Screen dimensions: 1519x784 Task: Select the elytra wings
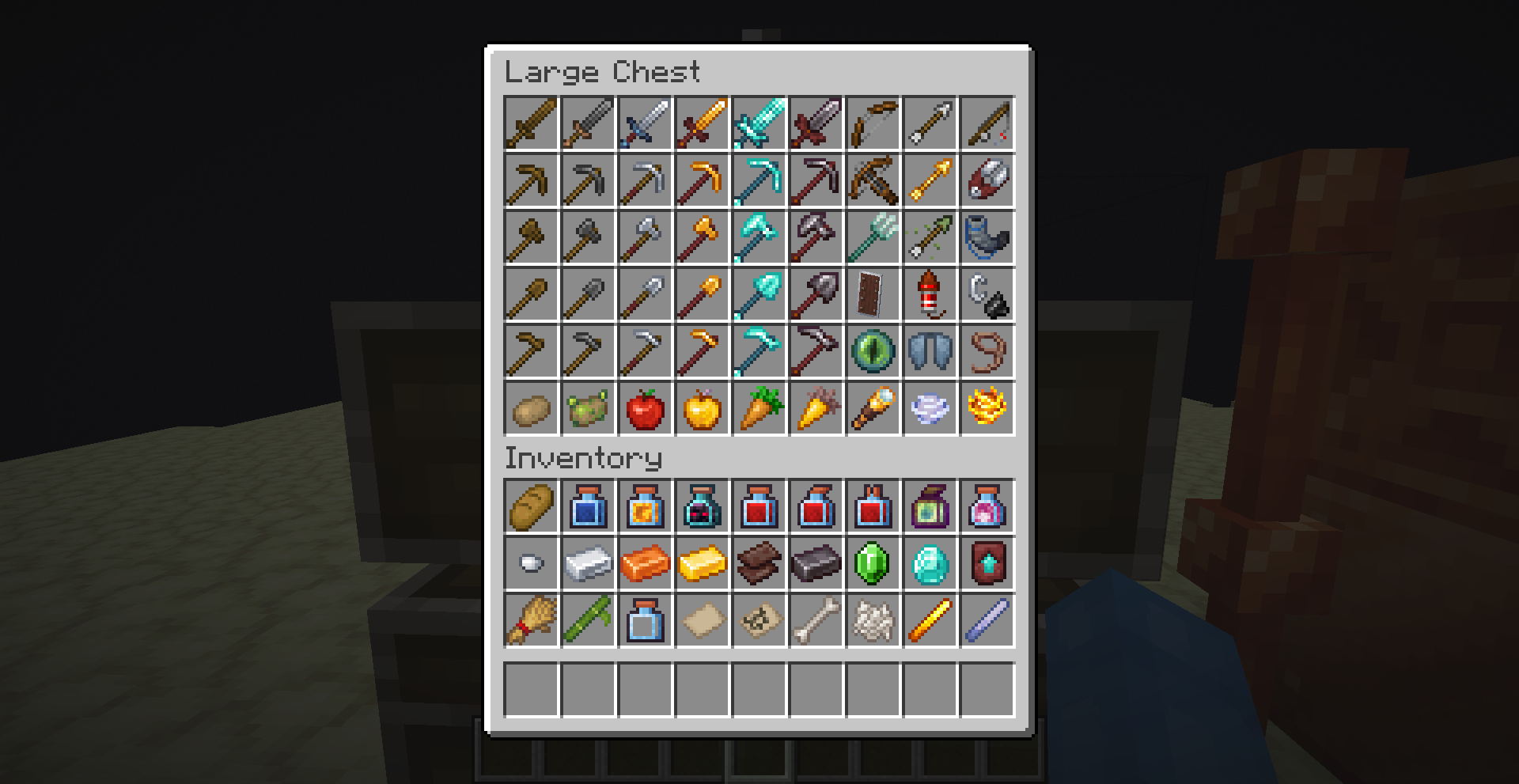coord(929,352)
